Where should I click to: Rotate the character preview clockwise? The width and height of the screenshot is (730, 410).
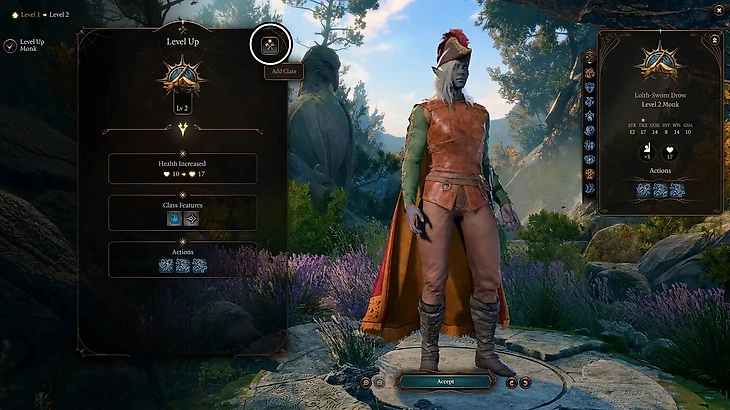(526, 381)
